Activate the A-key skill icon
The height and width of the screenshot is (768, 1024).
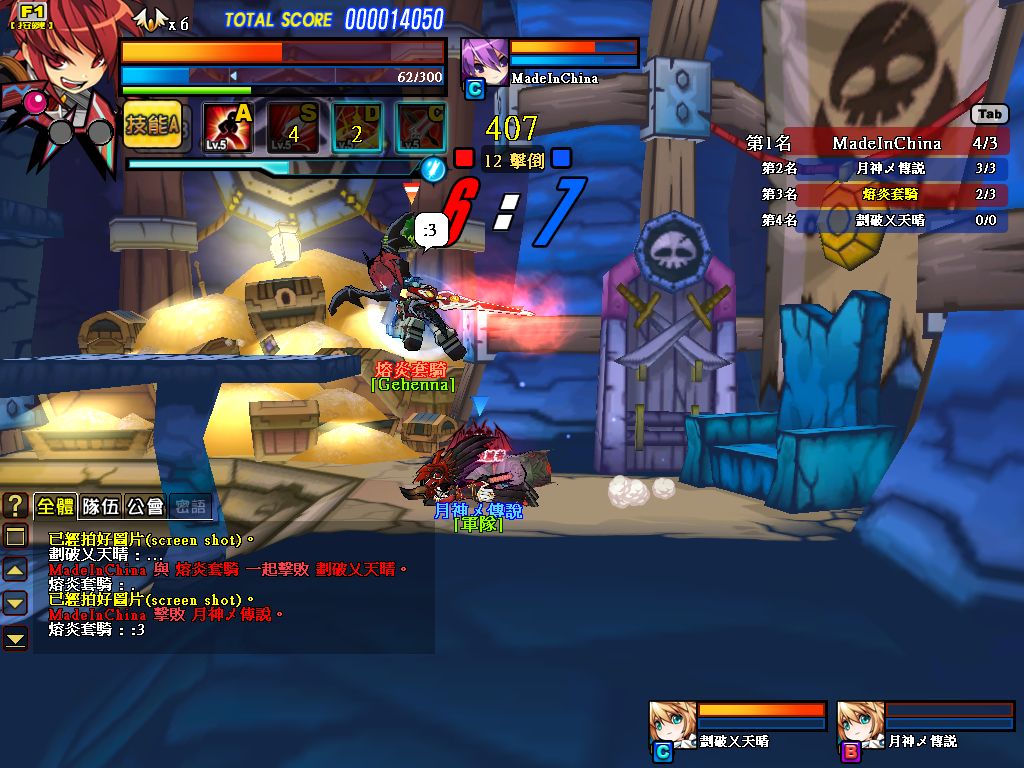227,128
